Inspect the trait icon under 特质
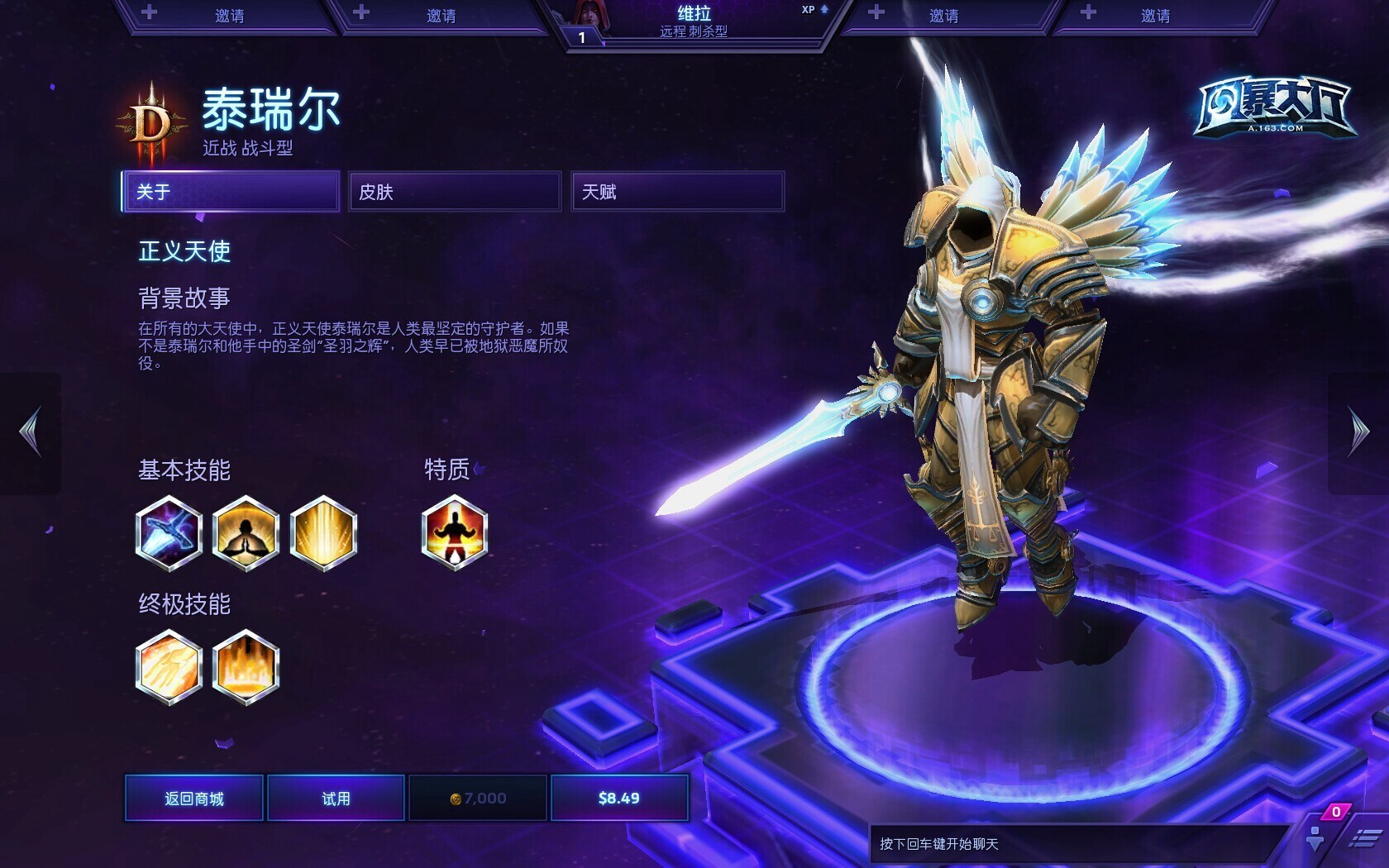Screen dimensions: 1389x868 pyautogui.click(x=454, y=533)
